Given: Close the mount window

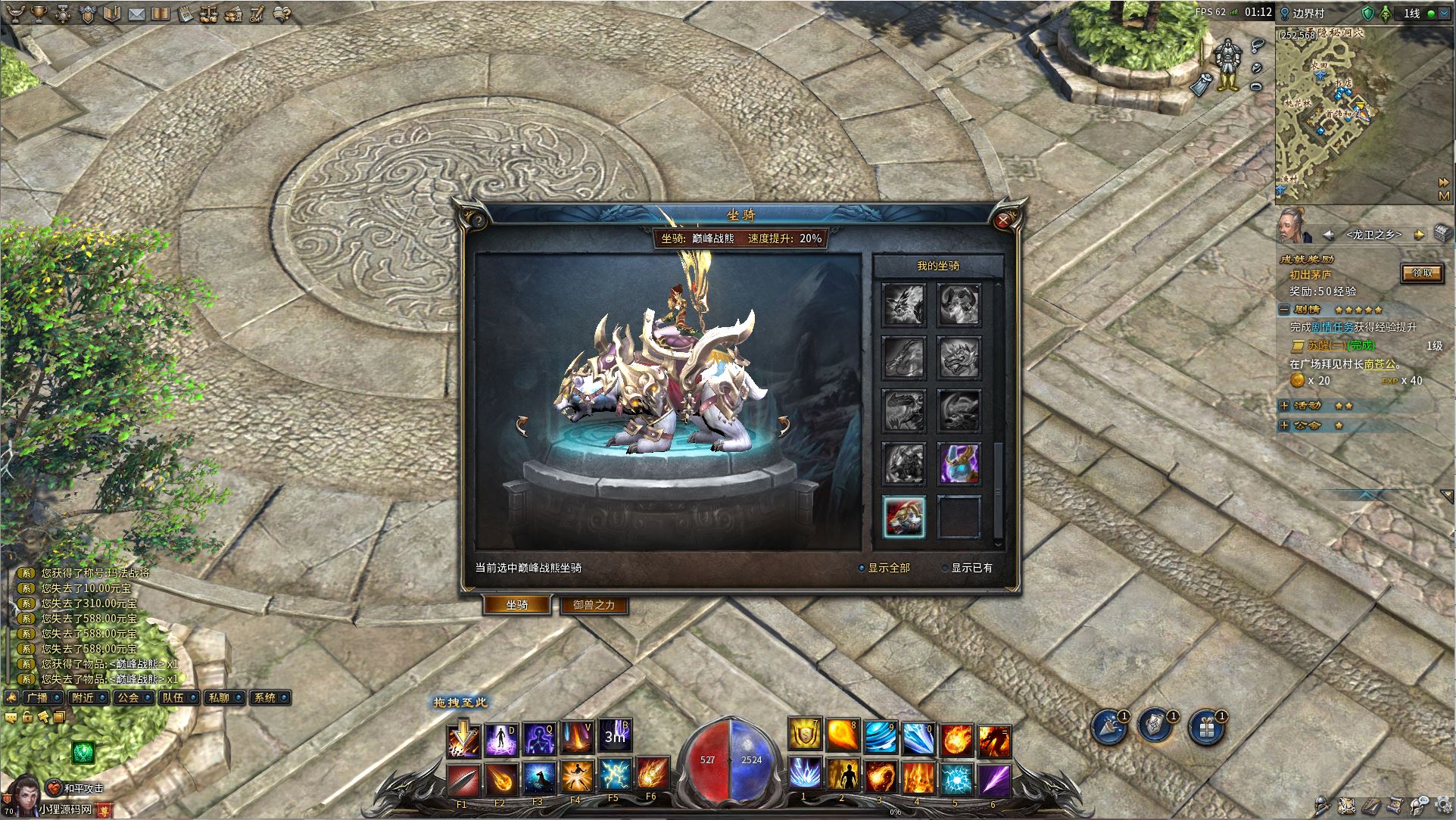Looking at the screenshot, I should tap(1003, 220).
